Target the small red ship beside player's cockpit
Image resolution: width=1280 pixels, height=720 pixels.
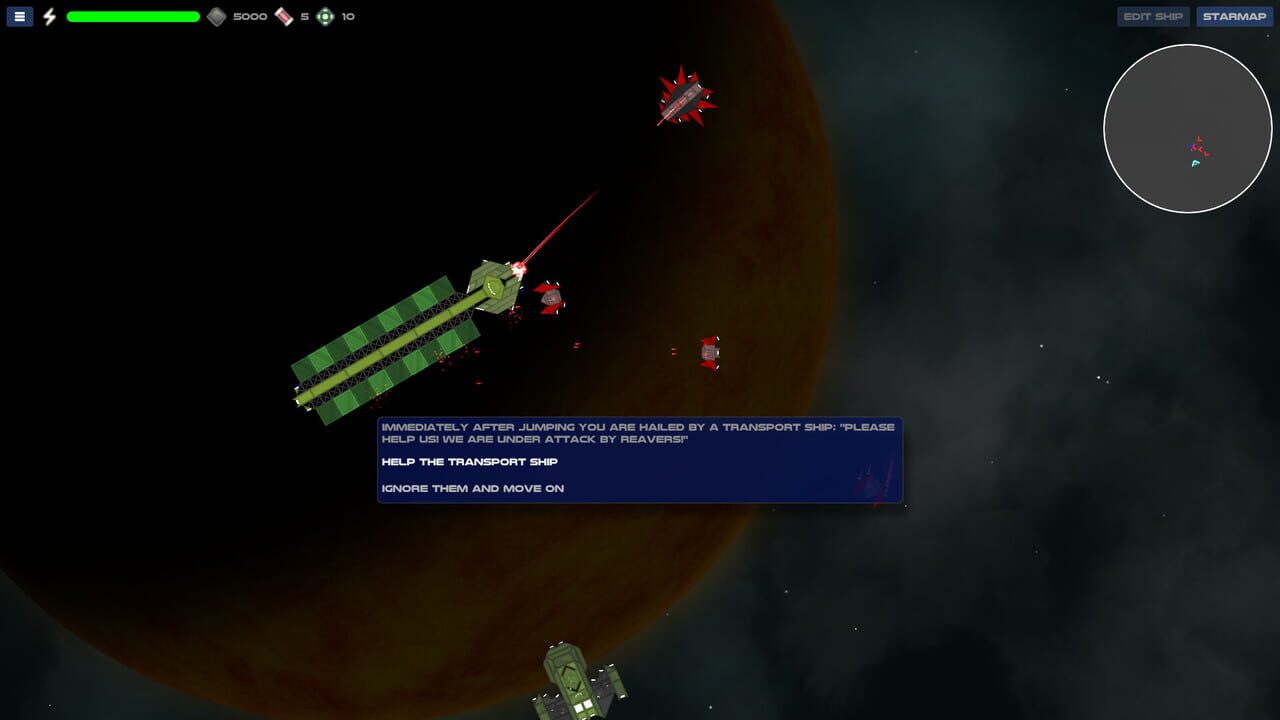[x=549, y=298]
